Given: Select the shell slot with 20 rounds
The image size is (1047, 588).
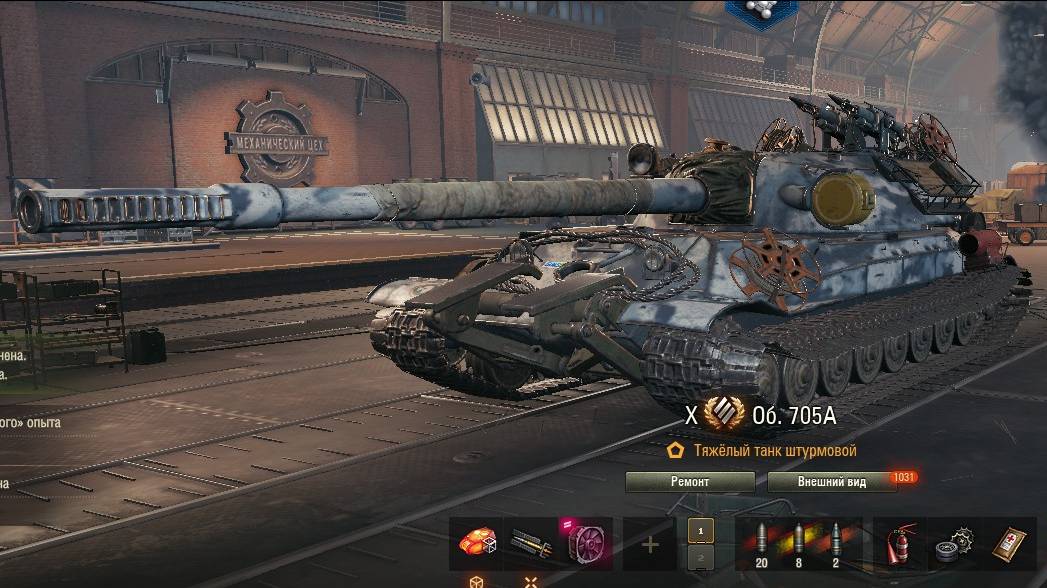Looking at the screenshot, I should [761, 544].
